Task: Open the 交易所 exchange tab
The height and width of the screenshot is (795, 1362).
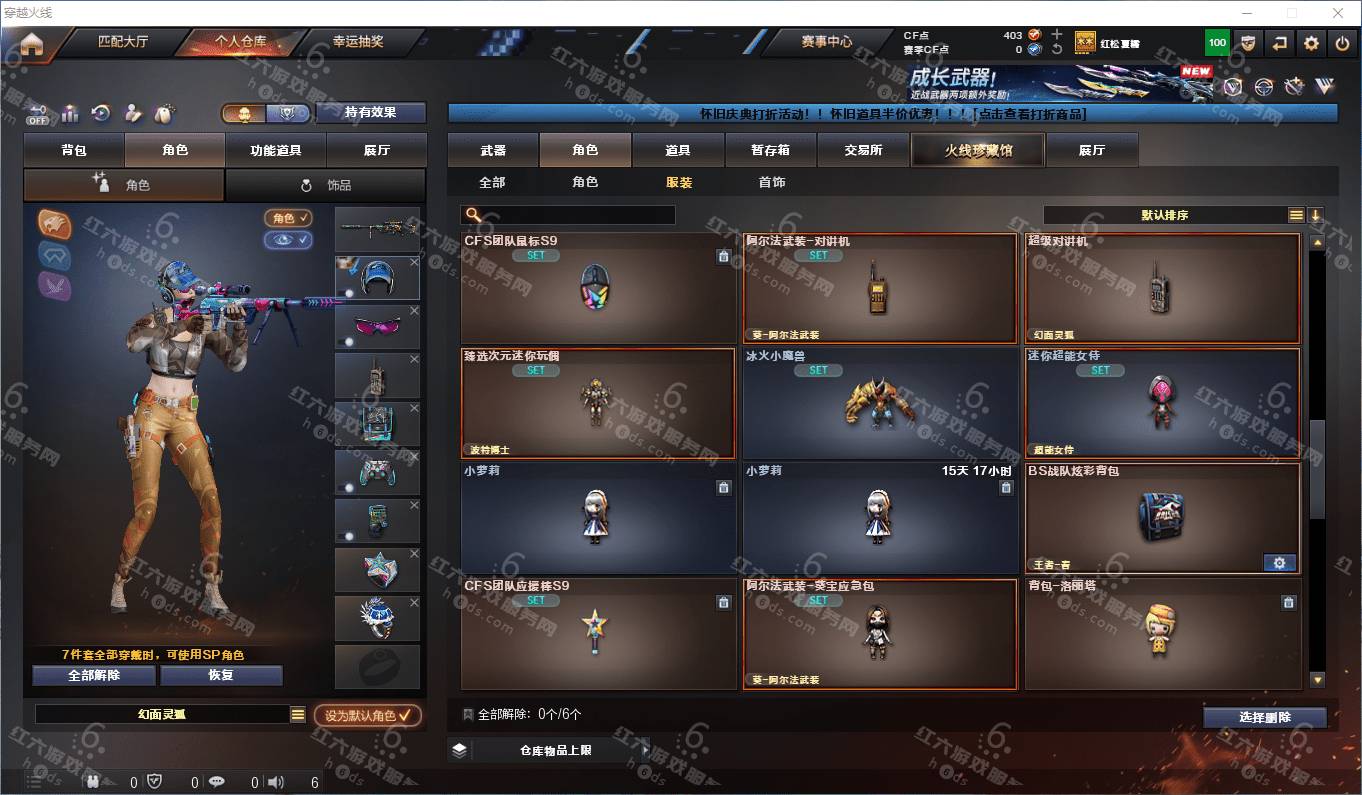Action: click(863, 150)
